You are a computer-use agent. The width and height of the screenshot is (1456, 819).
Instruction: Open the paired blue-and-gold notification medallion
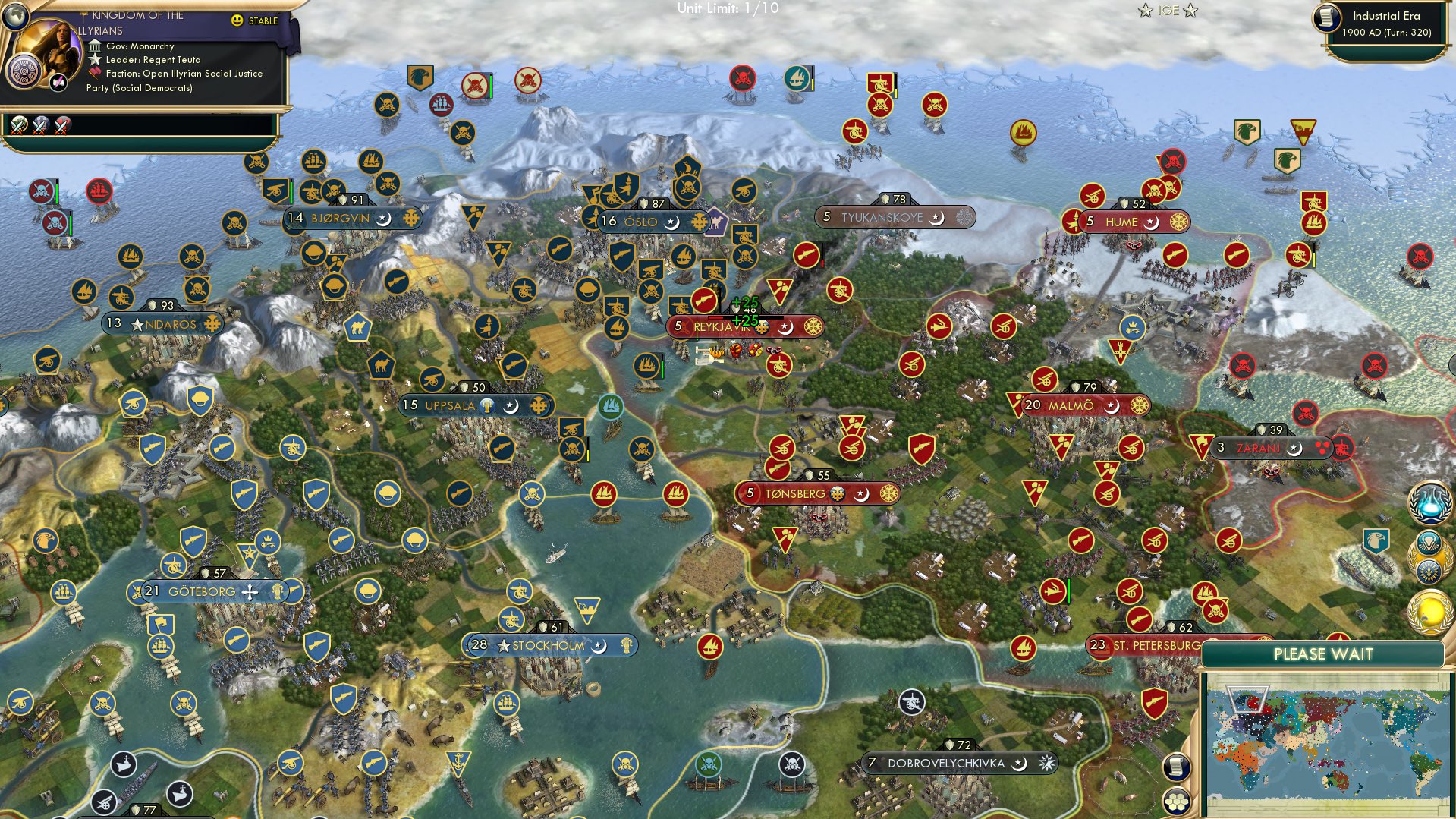pos(1429,558)
